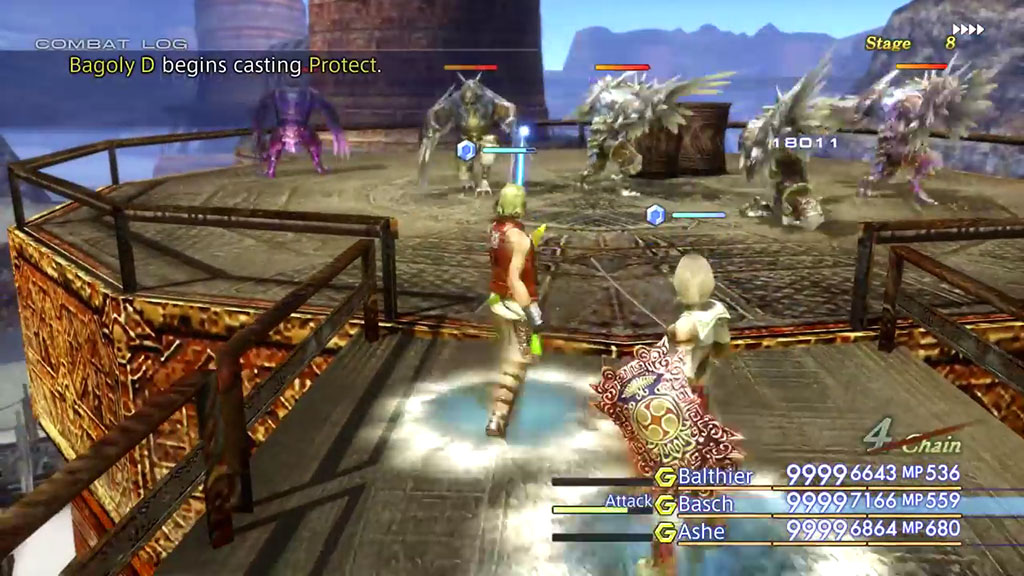Viewport: 1024px width, 576px height.
Task: Open the Combat Log message bar
Action: [x=224, y=66]
